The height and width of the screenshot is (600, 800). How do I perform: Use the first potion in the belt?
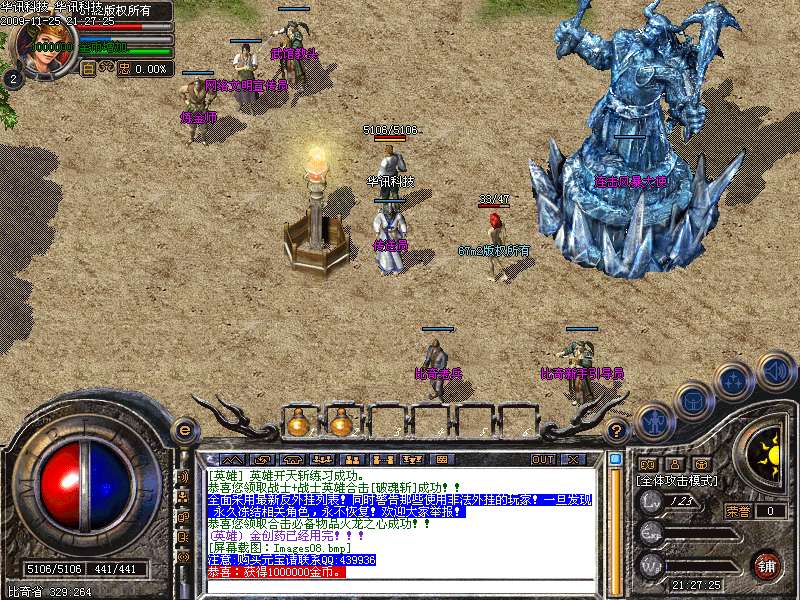coord(298,423)
